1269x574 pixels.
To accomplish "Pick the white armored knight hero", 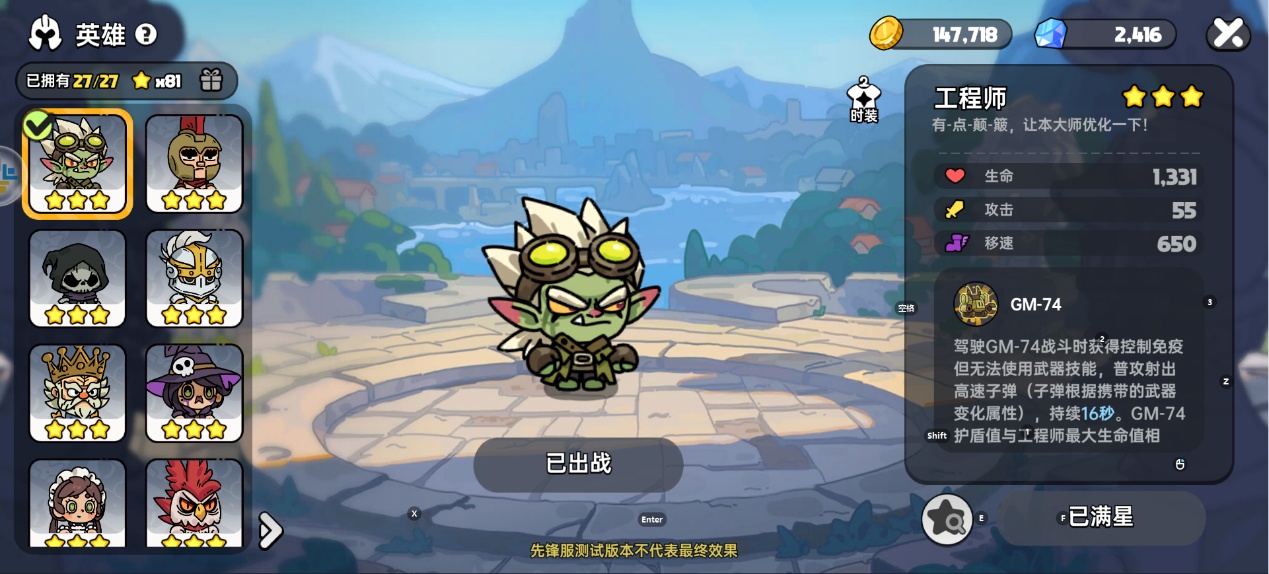I will [195, 278].
